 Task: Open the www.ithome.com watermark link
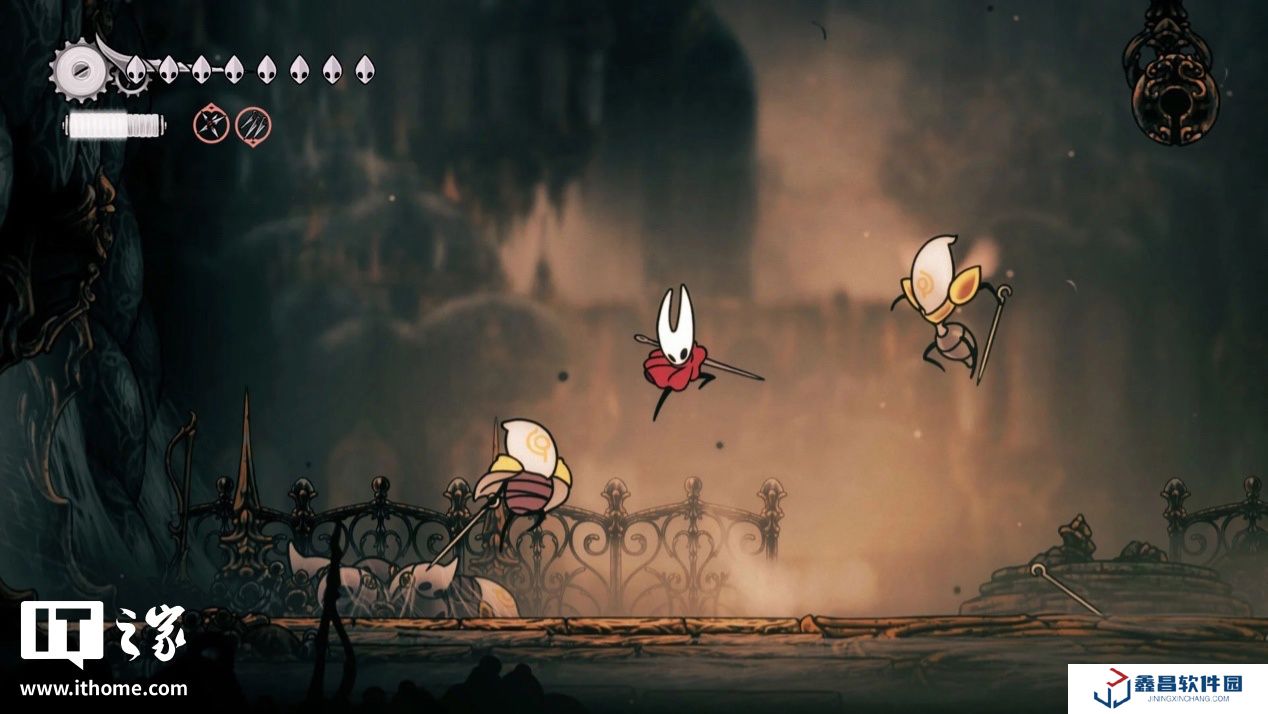coord(103,688)
